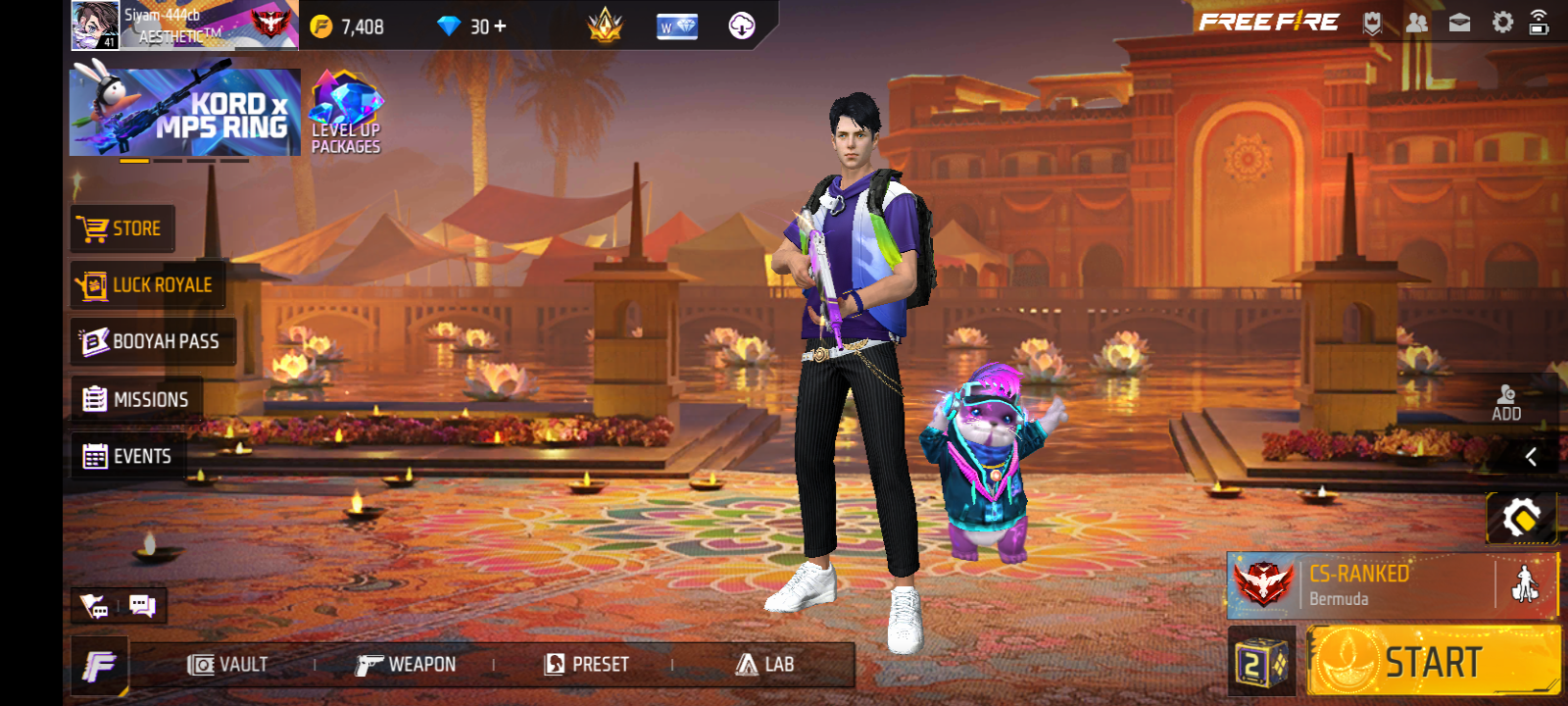Open the Events menu
Screen dimensions: 1568x706
tap(127, 456)
